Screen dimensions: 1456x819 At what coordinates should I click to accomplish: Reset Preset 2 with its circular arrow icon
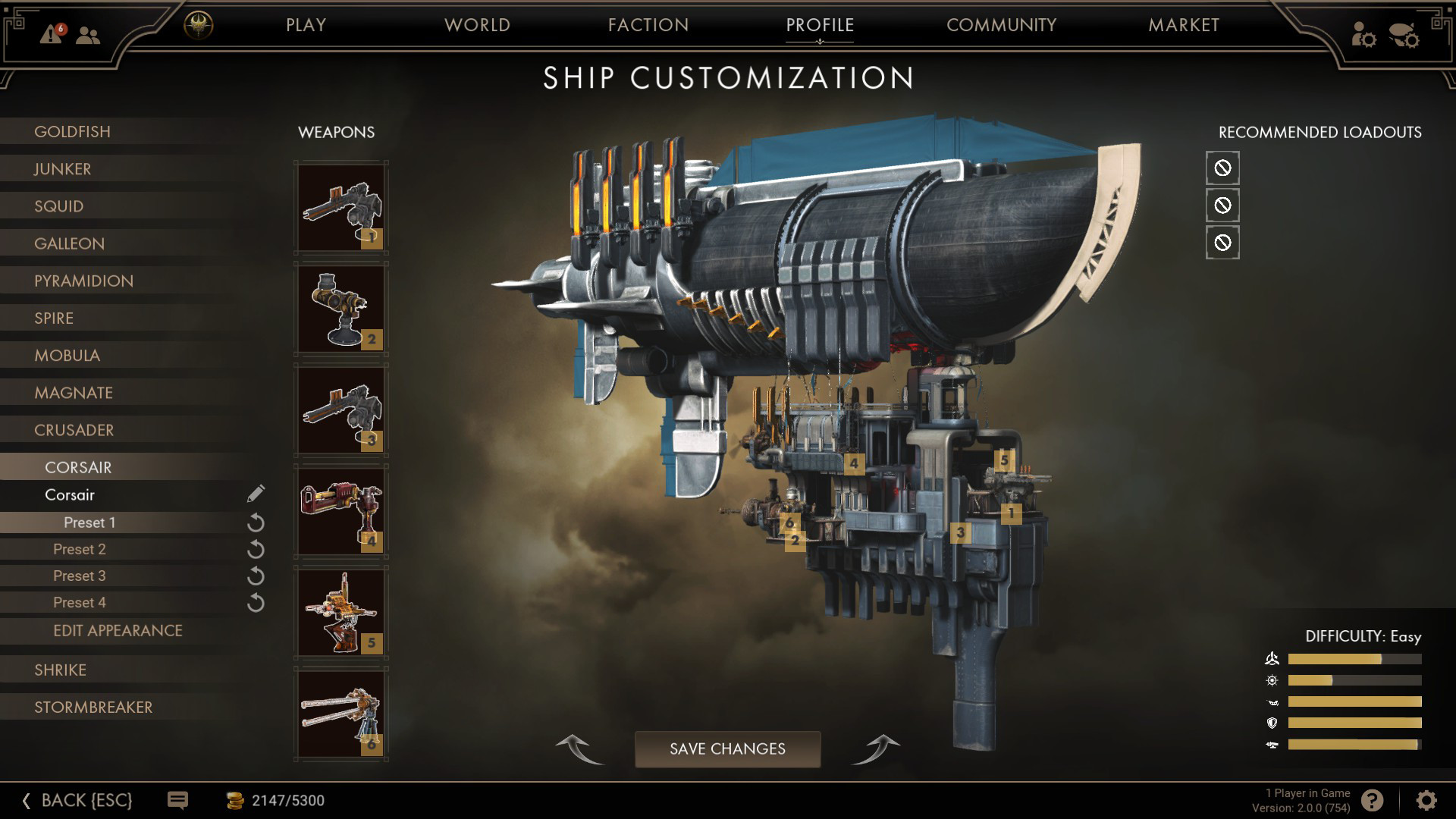pyautogui.click(x=256, y=548)
